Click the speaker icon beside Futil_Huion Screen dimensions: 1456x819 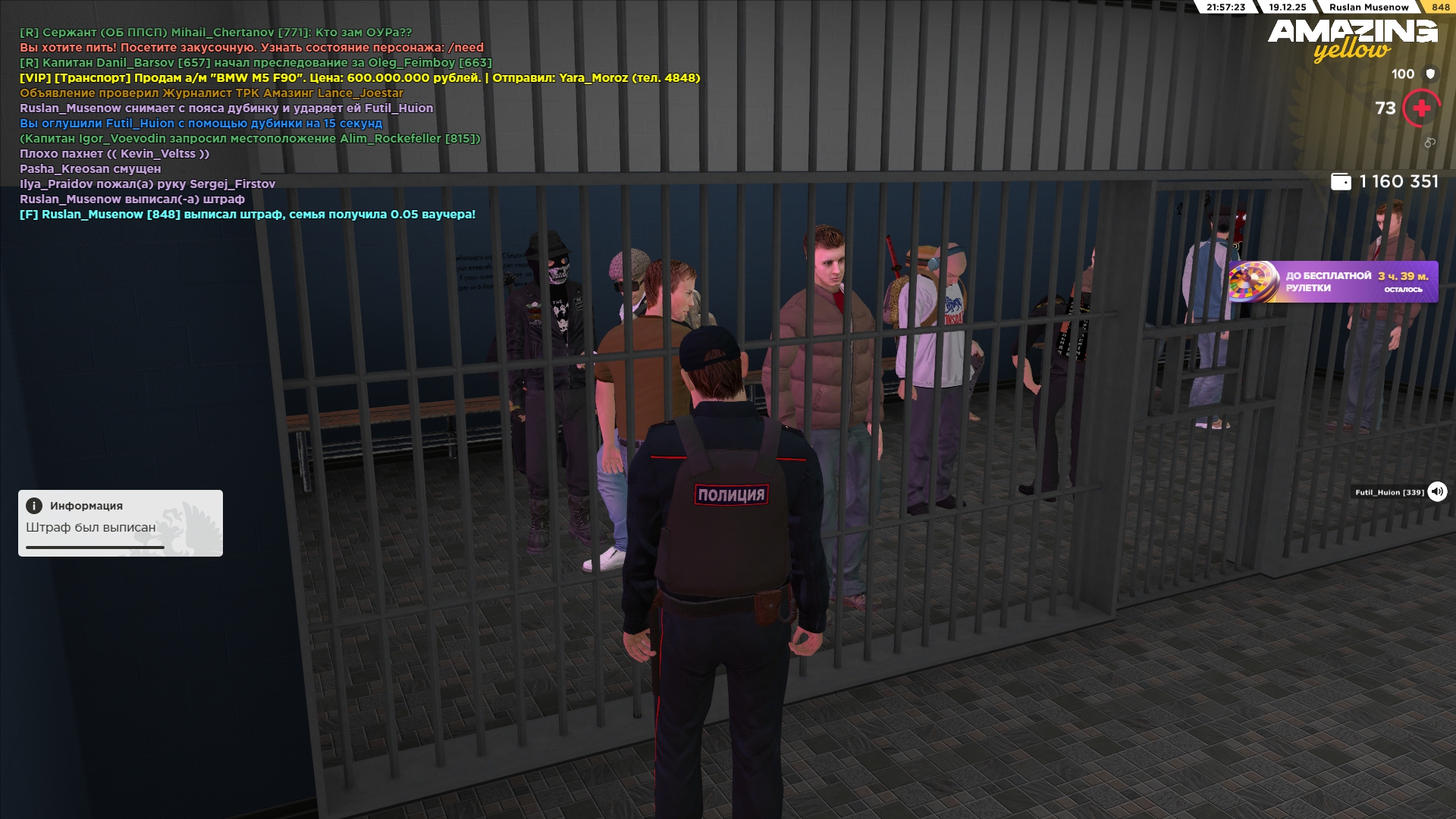coord(1437,492)
